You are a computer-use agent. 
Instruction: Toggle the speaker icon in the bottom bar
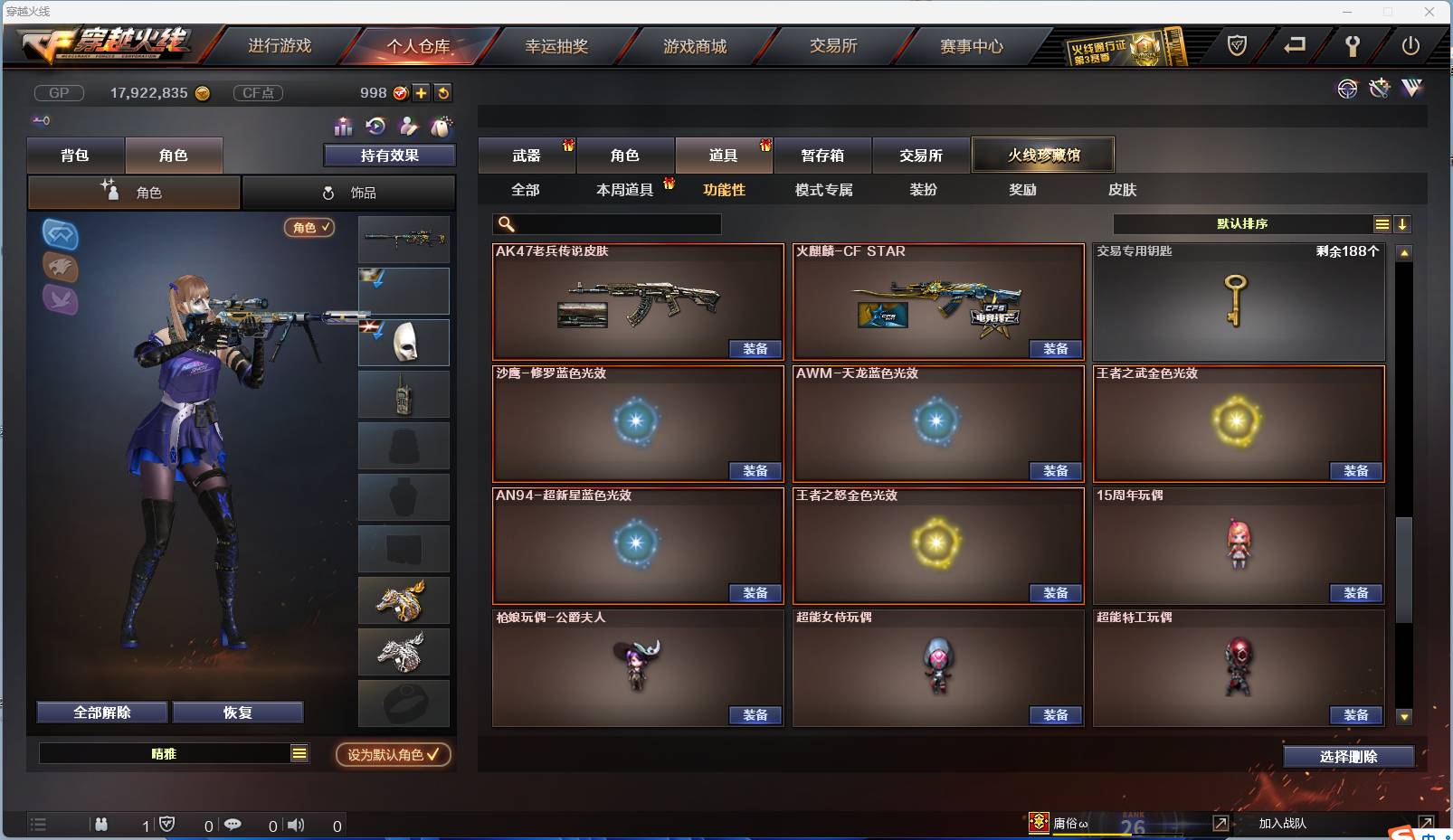296,825
